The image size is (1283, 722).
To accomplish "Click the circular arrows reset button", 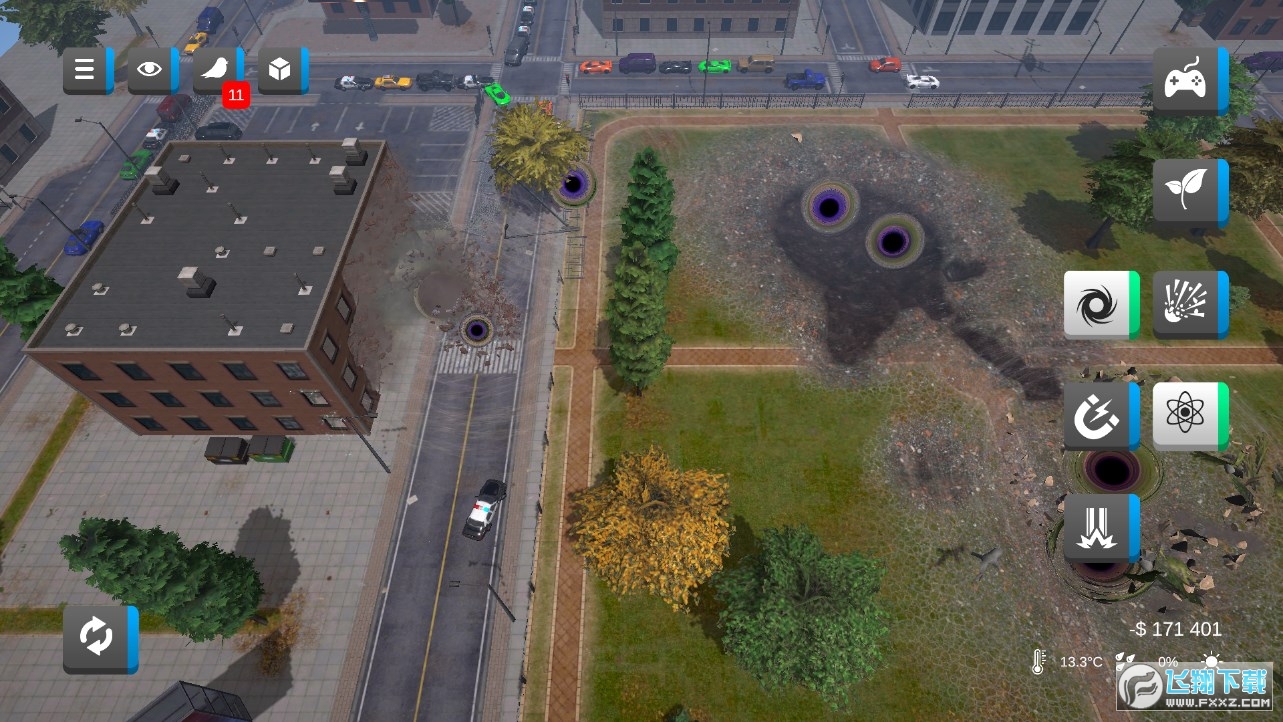I will [98, 638].
